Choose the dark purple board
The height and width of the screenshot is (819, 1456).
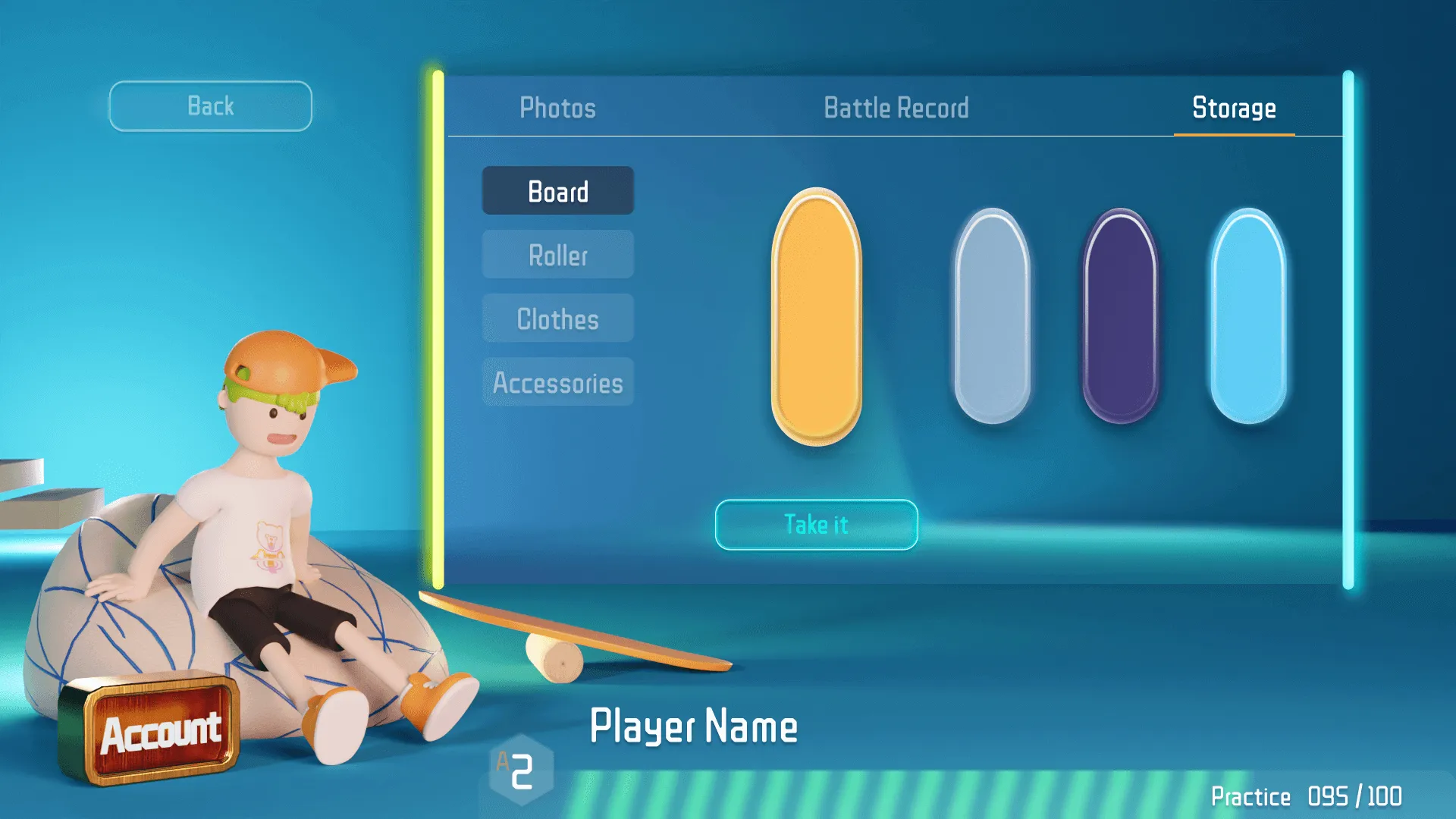pos(1119,315)
